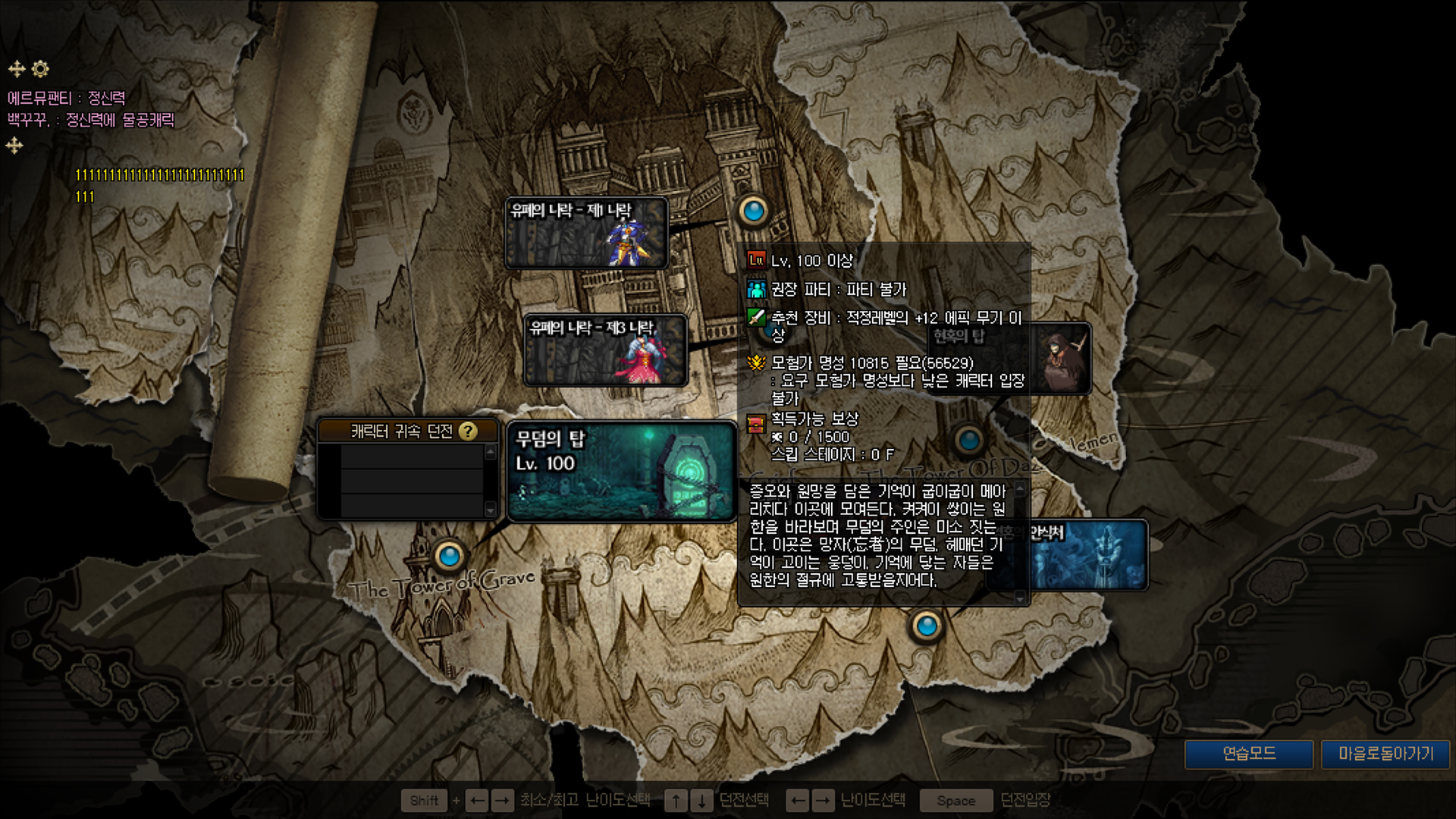The image size is (1456, 819).
Task: Open the 캐릭터 귀속 던전 help question mark
Action: (469, 431)
